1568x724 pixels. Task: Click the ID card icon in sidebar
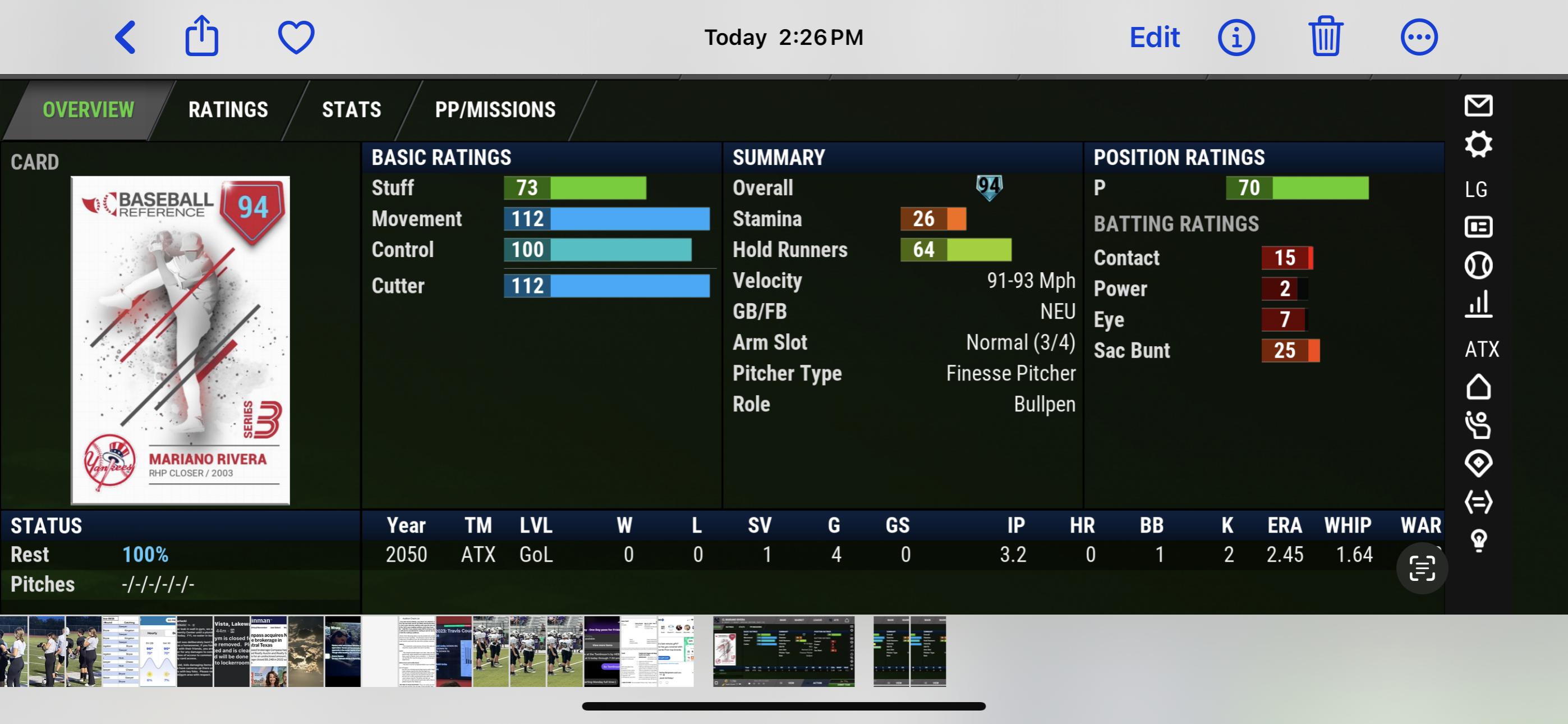[x=1478, y=227]
